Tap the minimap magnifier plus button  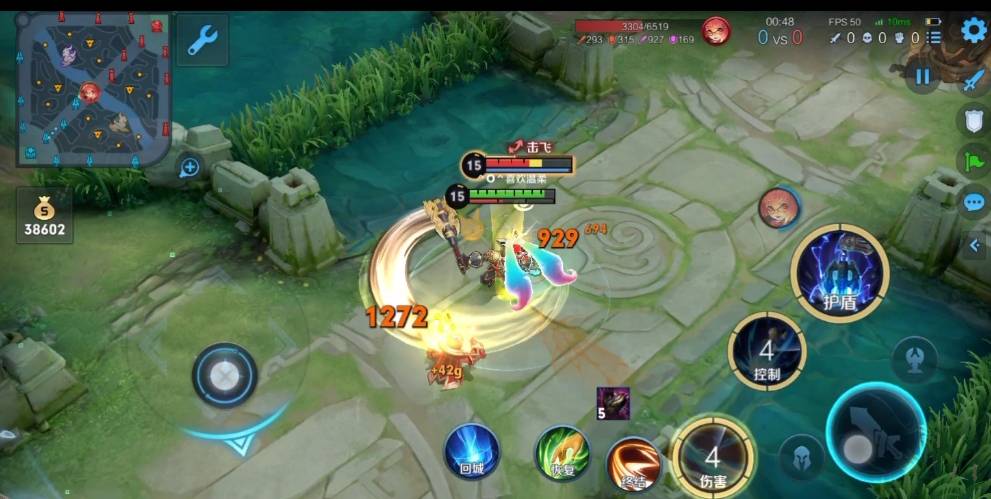tap(189, 168)
